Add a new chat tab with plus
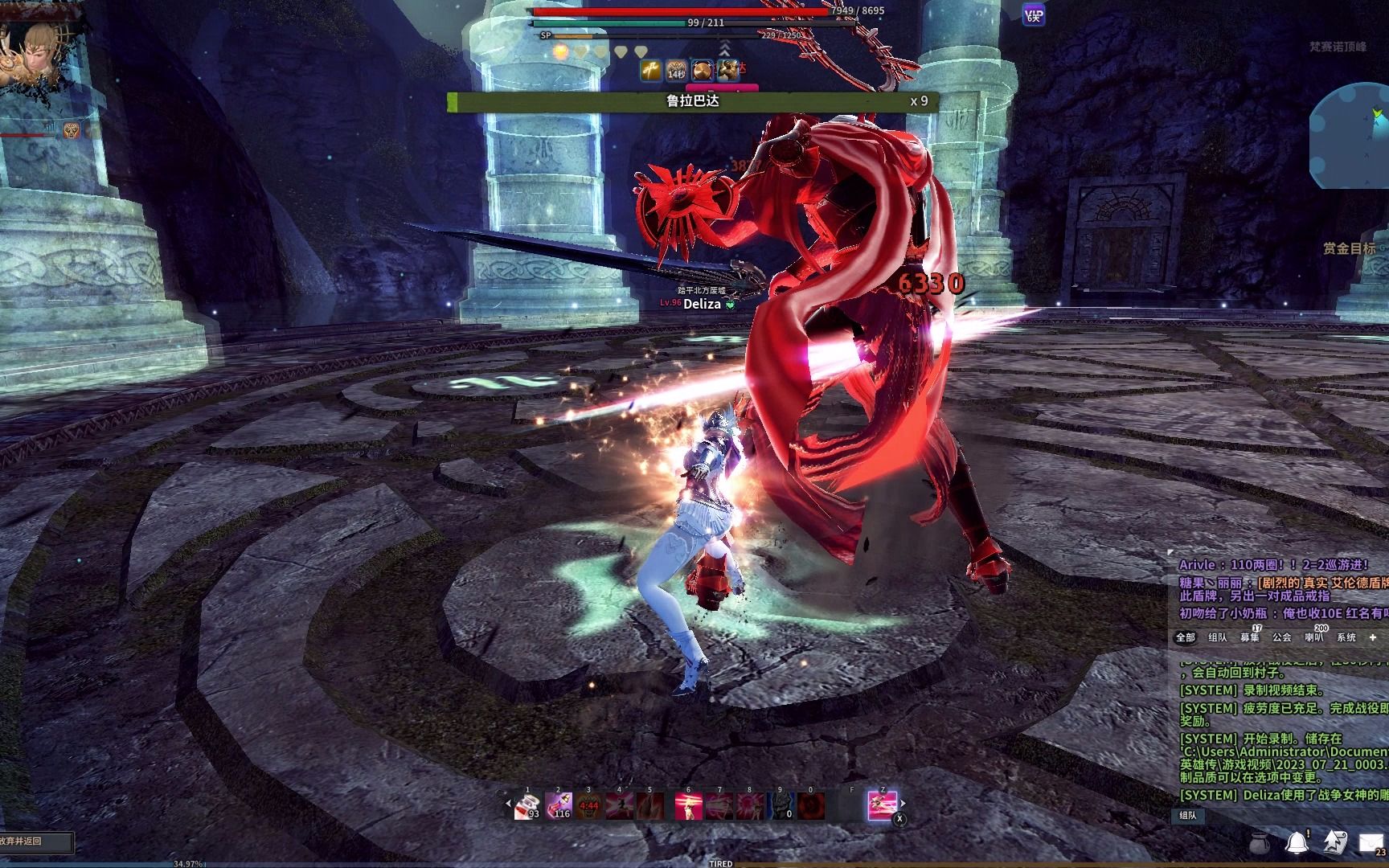 (x=1373, y=637)
